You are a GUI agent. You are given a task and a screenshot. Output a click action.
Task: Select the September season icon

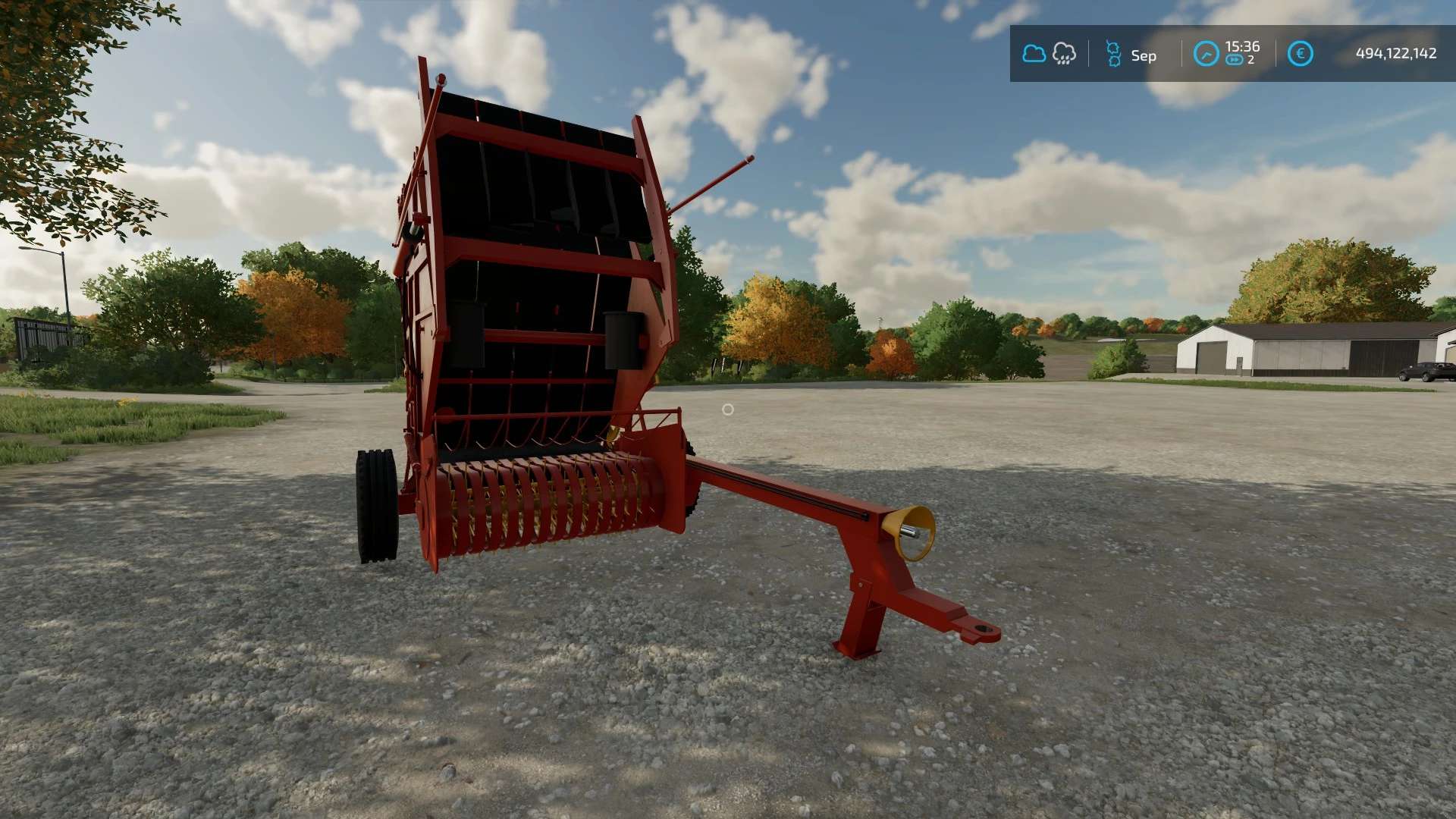pyautogui.click(x=1113, y=54)
